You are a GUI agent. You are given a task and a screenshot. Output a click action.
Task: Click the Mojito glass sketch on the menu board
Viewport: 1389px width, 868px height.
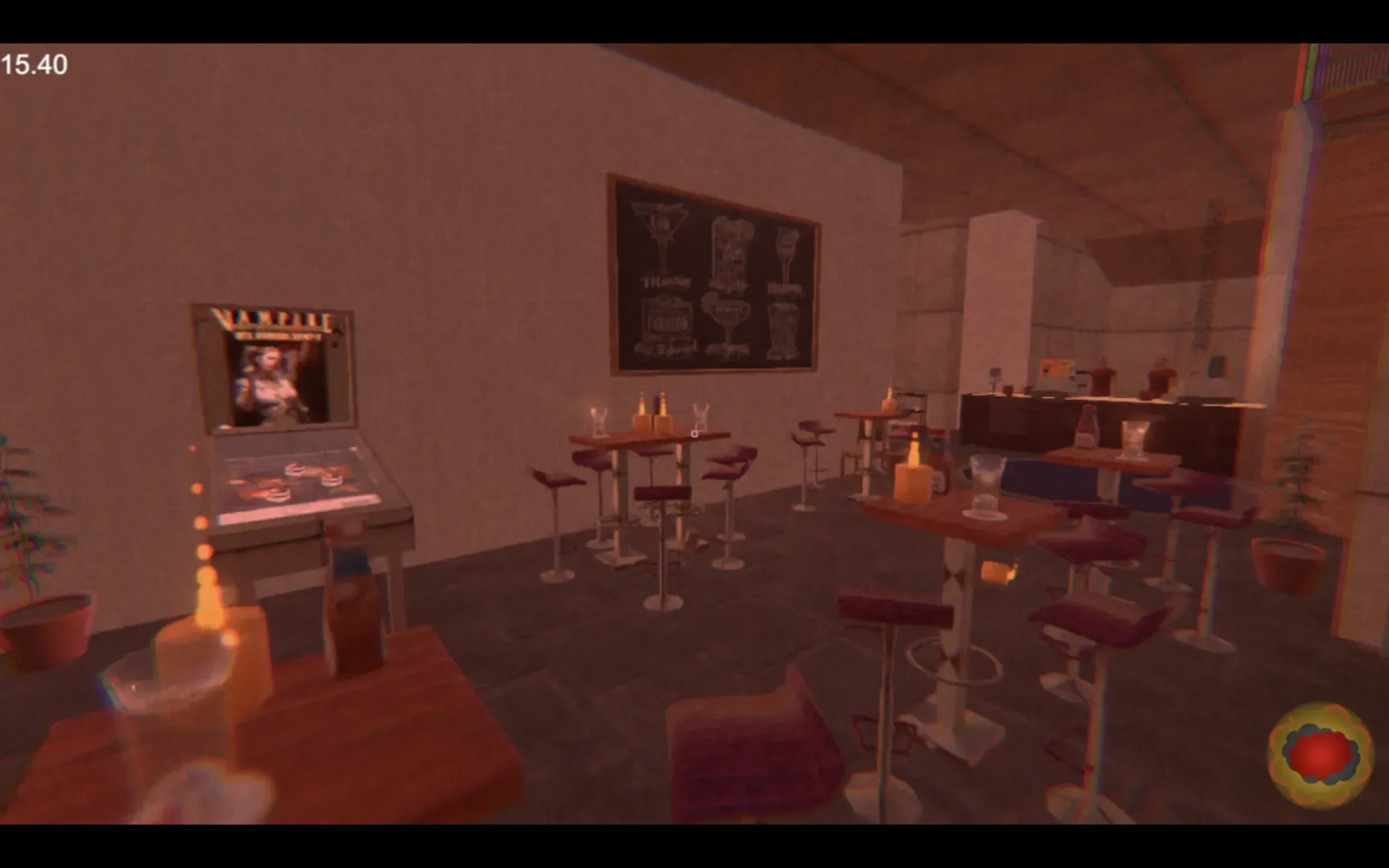click(x=731, y=245)
